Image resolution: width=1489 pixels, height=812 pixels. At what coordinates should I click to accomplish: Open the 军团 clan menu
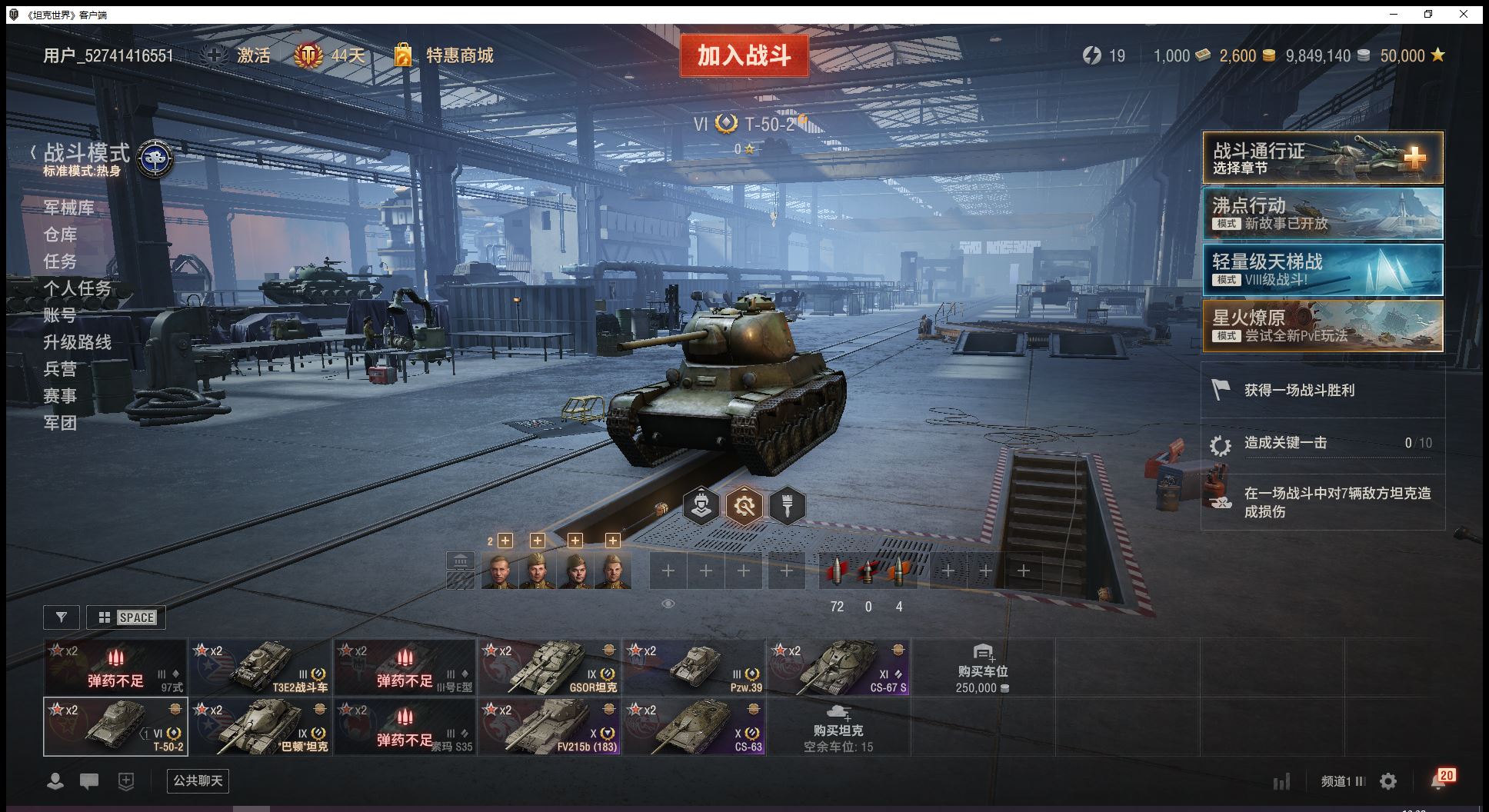60,423
